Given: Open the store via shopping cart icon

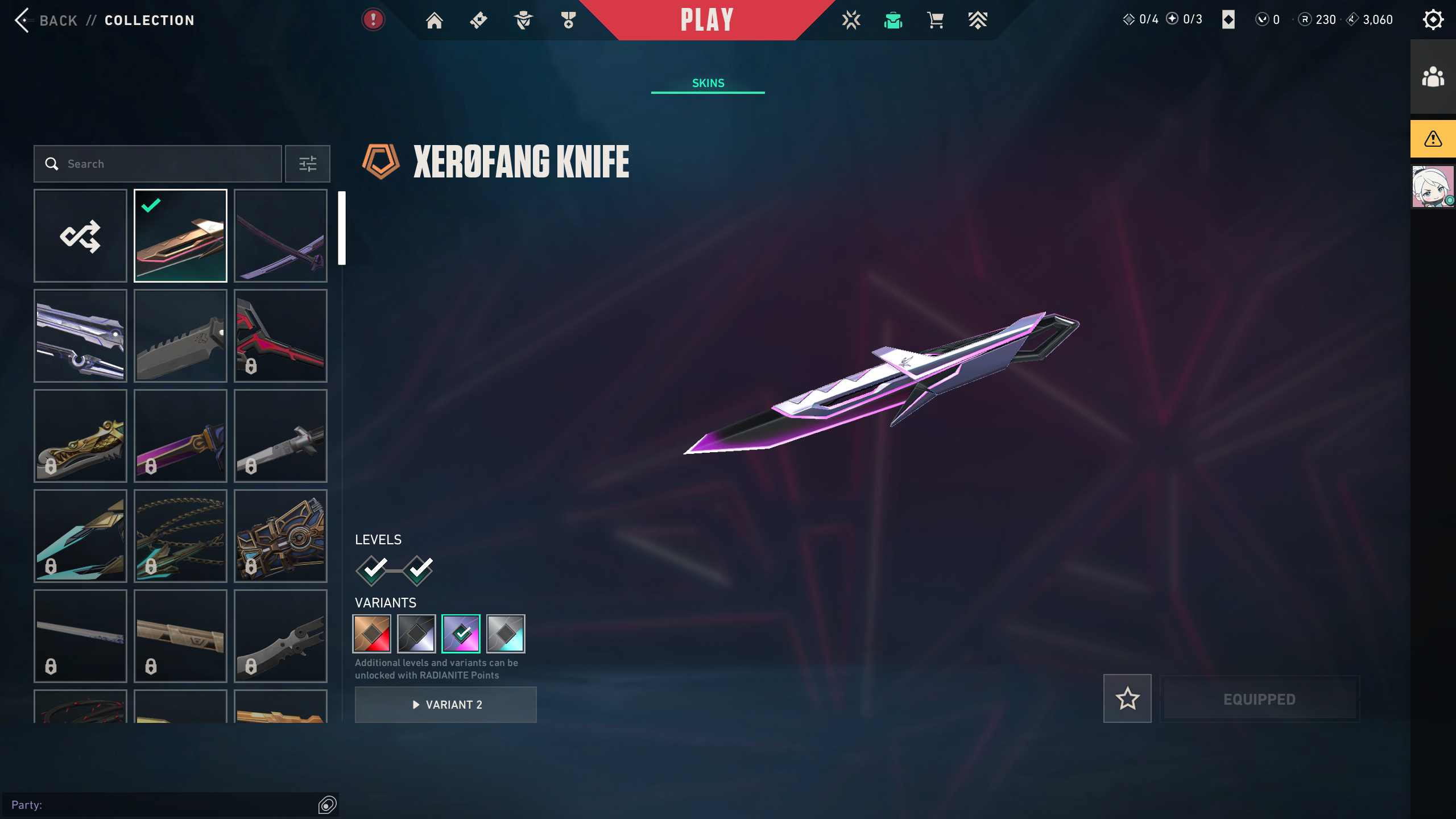Looking at the screenshot, I should [936, 20].
